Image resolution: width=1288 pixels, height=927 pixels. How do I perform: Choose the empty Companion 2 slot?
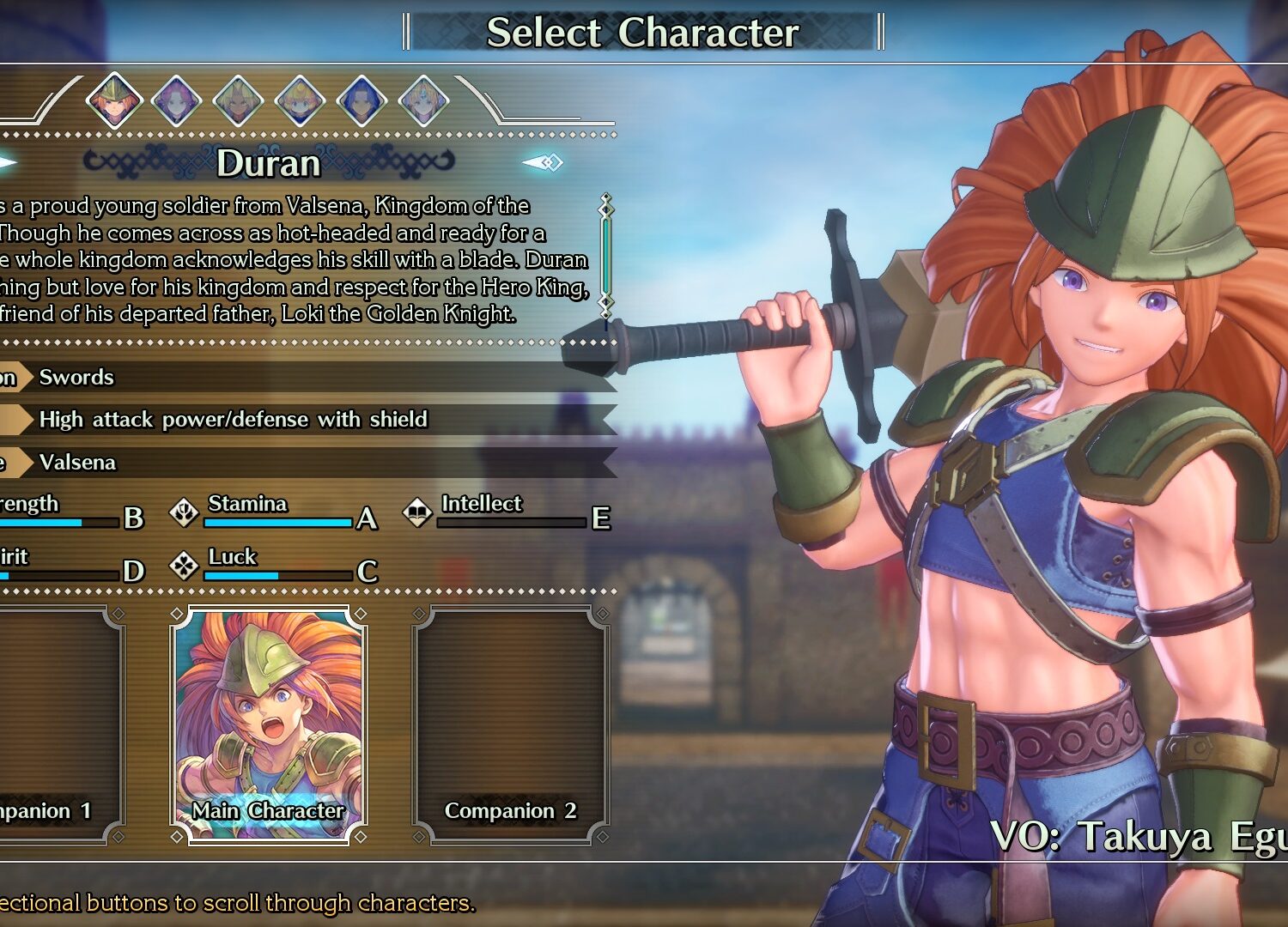tap(511, 725)
